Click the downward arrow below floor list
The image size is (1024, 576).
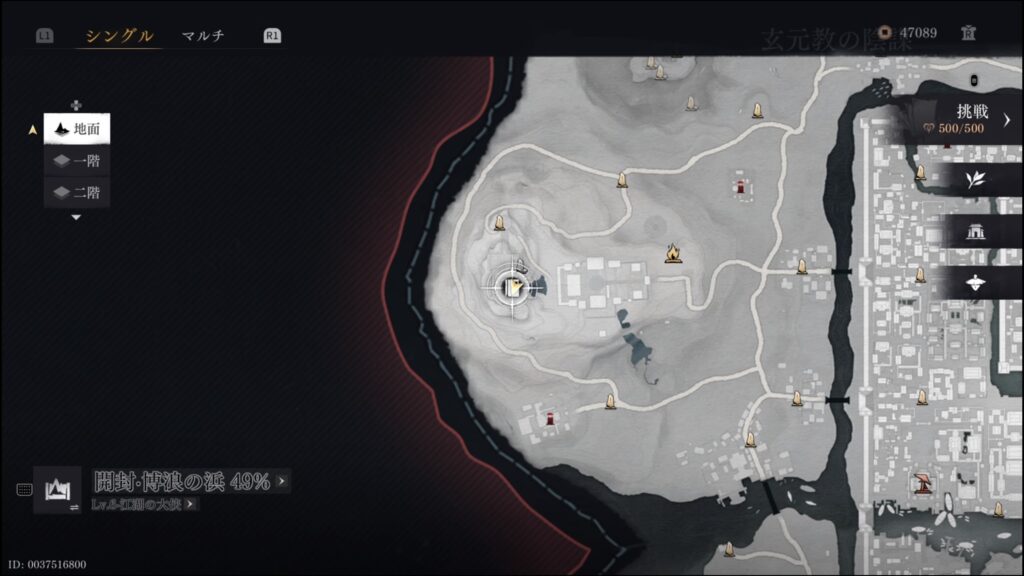(x=76, y=217)
